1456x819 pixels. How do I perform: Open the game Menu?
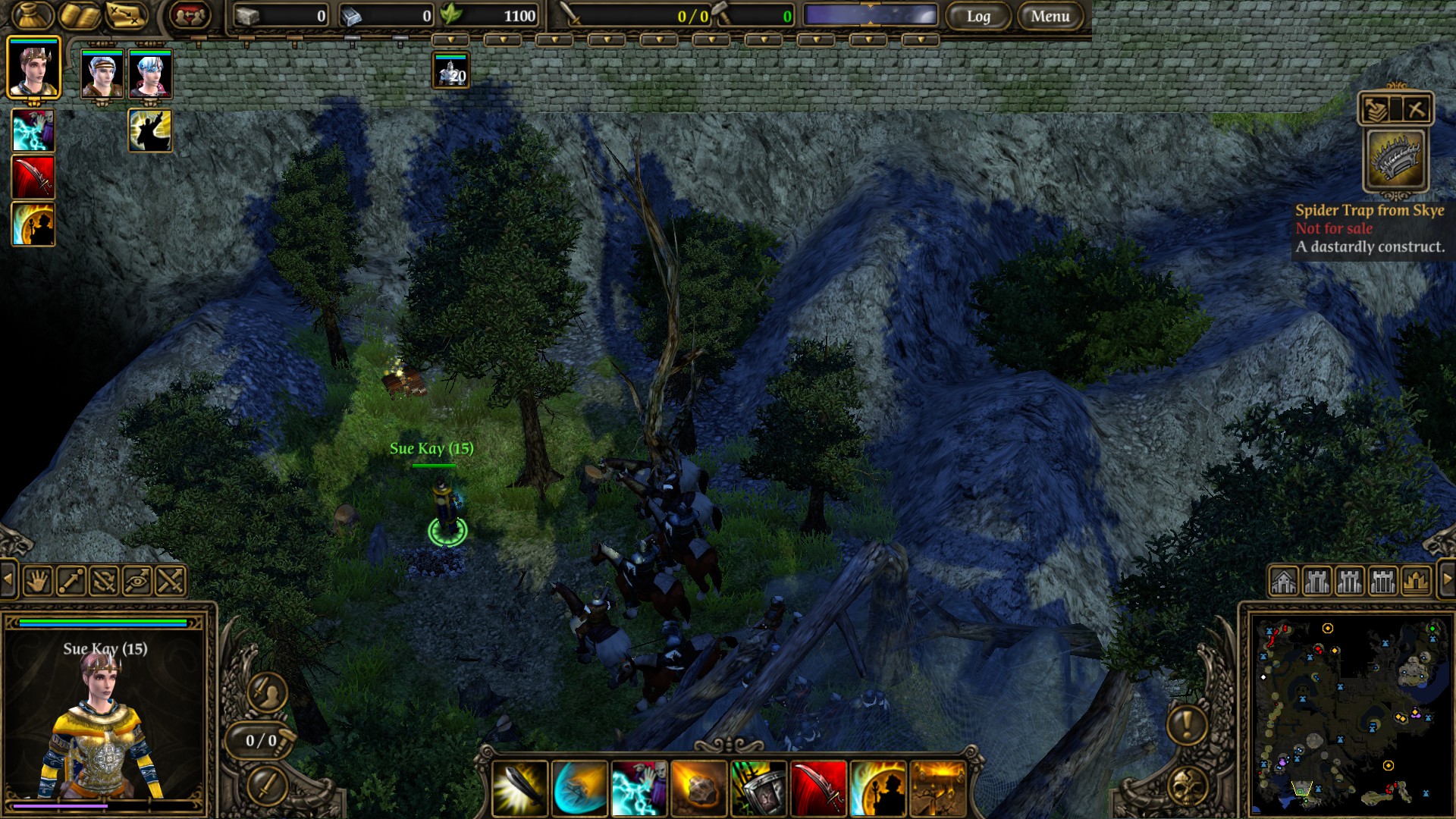pos(1050,16)
